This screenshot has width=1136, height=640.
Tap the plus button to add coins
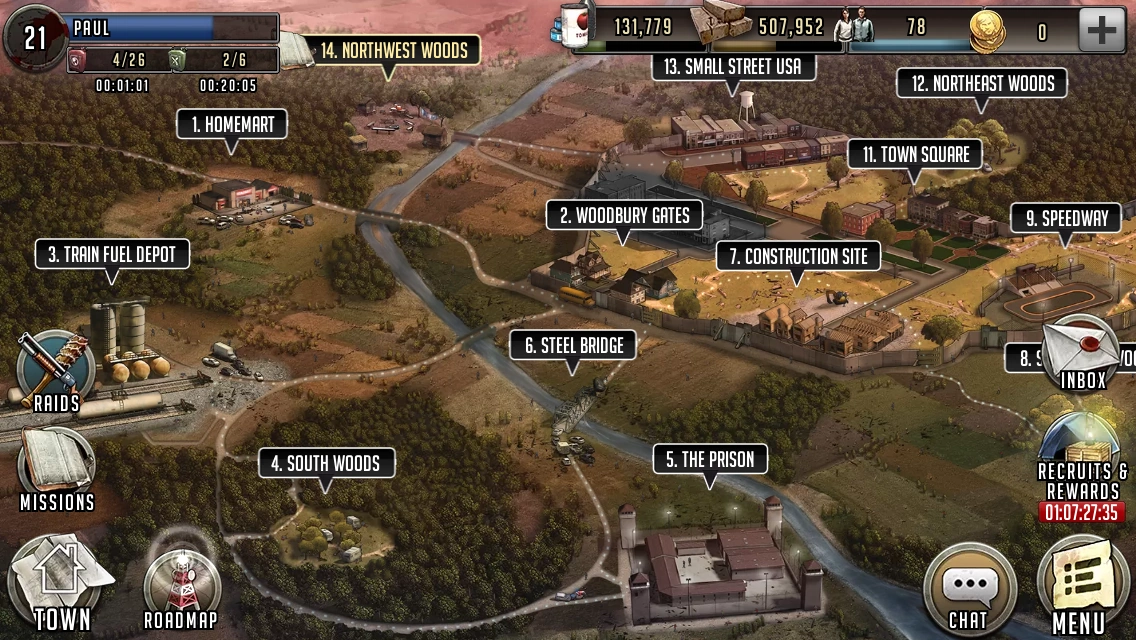coord(1101,30)
